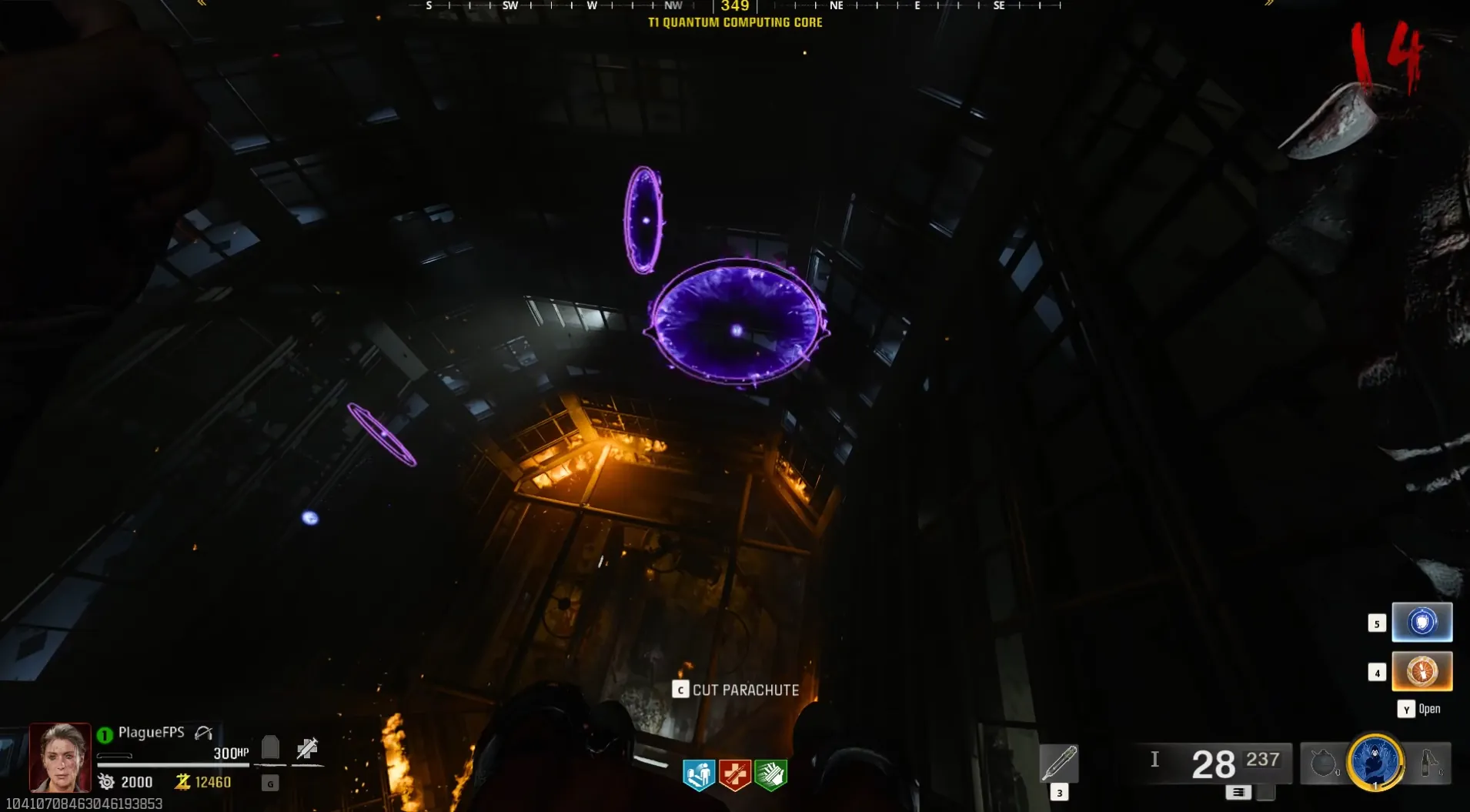
Task: Activate the hooded figure field upgrade
Action: point(1375,762)
